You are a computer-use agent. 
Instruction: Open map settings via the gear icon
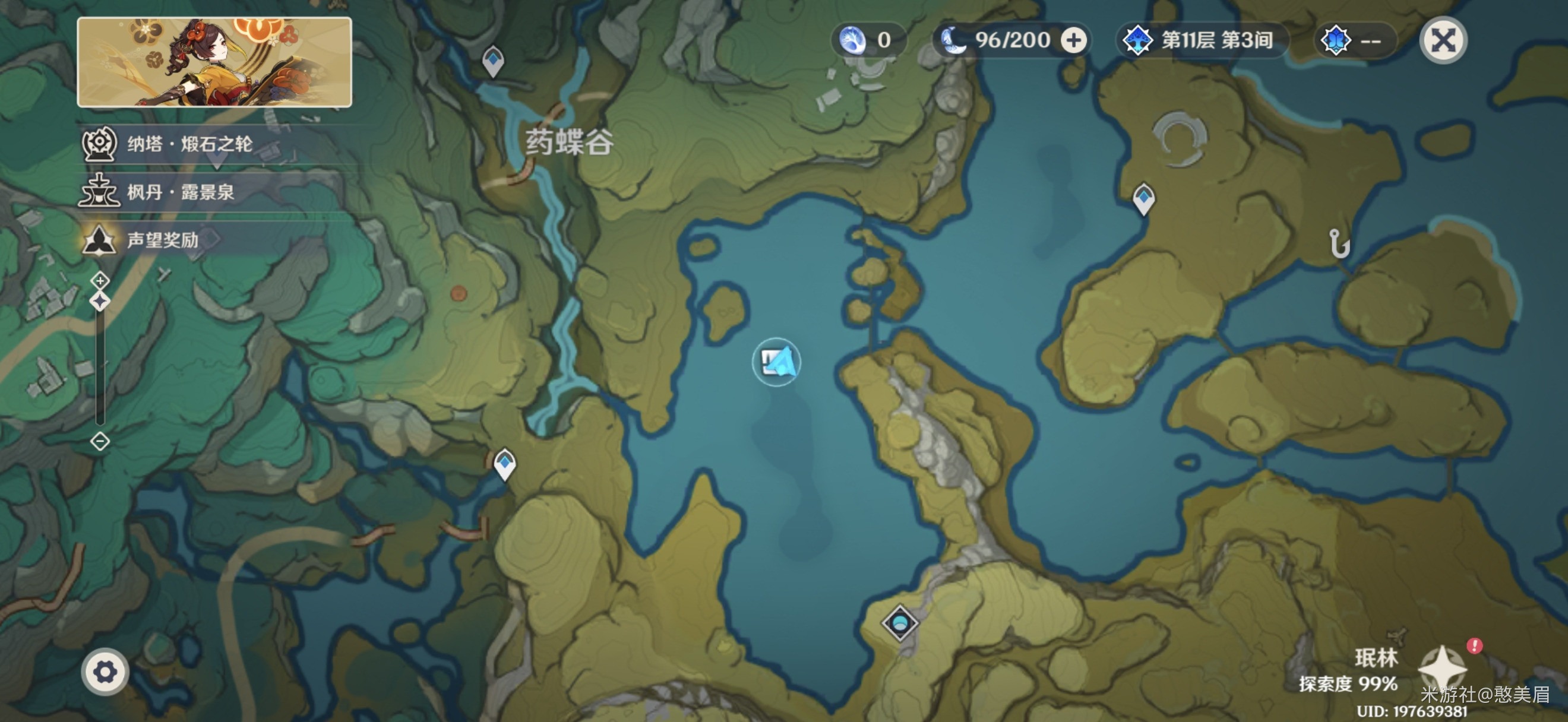(x=105, y=672)
